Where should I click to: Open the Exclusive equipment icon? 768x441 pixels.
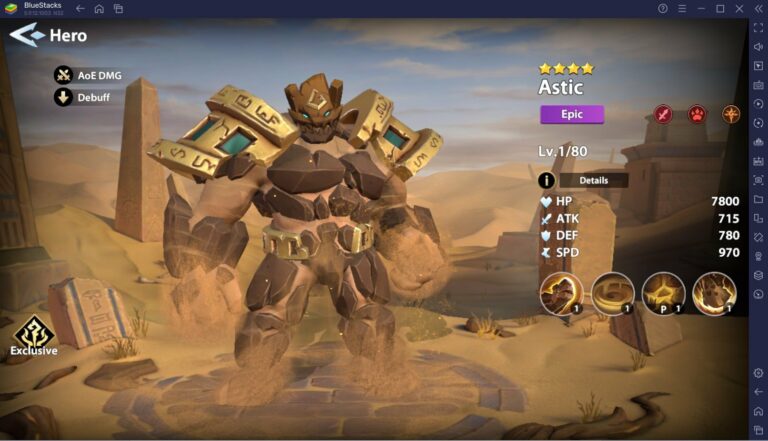pos(33,331)
